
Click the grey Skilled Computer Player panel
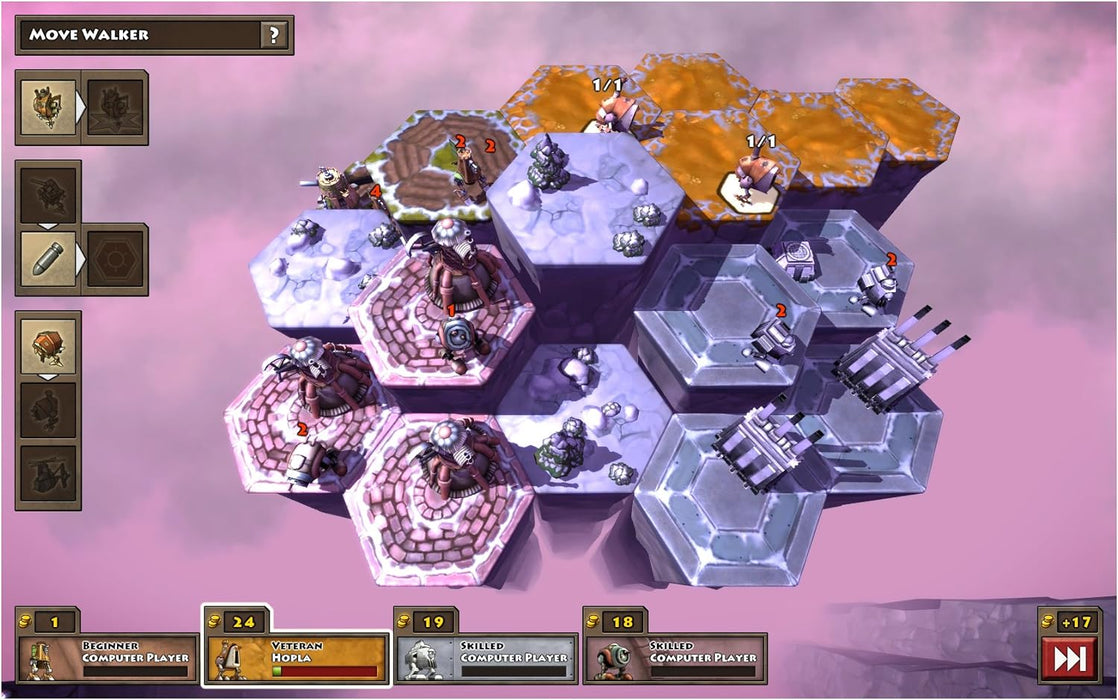tap(486, 657)
